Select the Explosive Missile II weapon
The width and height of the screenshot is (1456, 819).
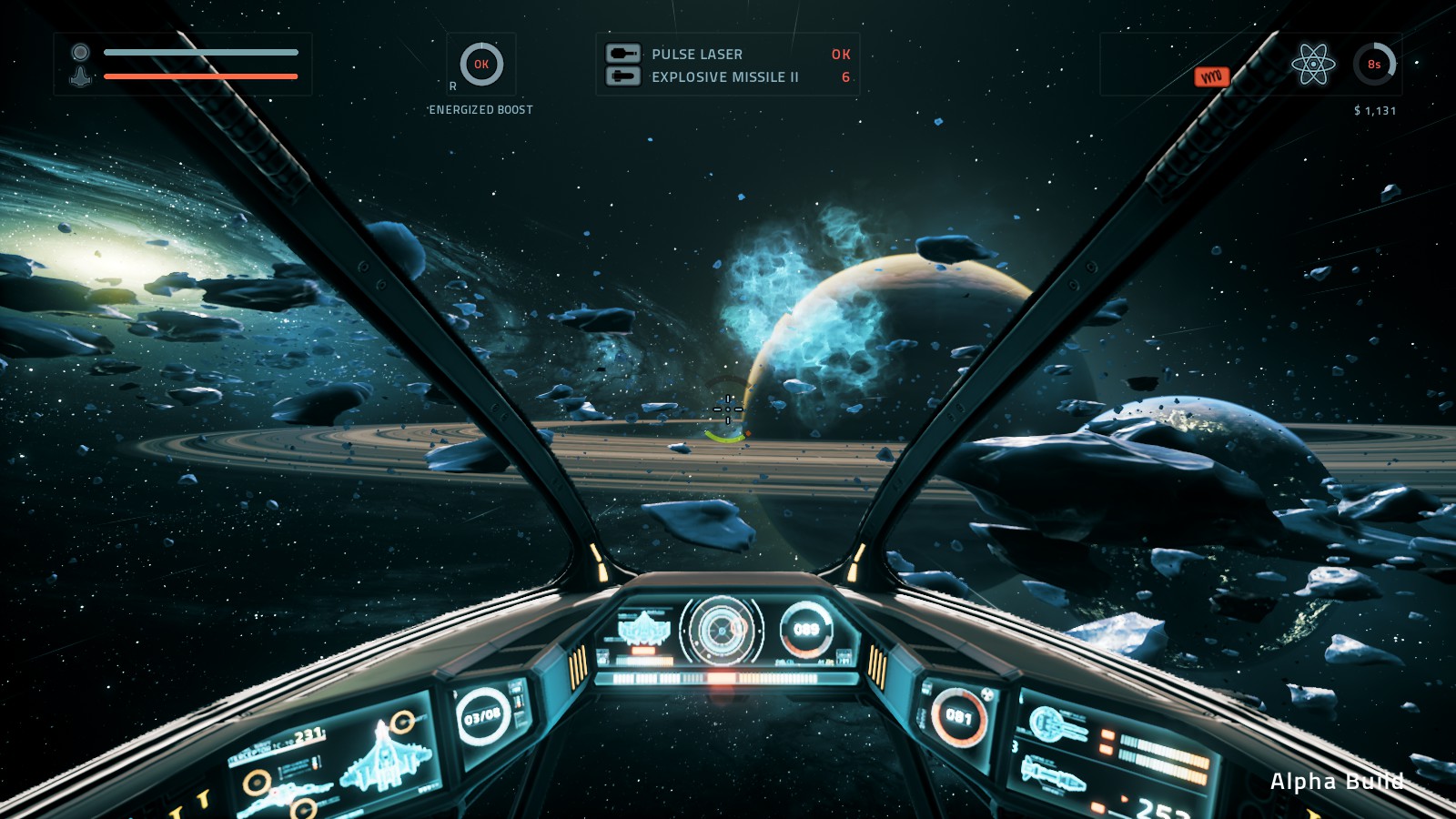click(724, 77)
